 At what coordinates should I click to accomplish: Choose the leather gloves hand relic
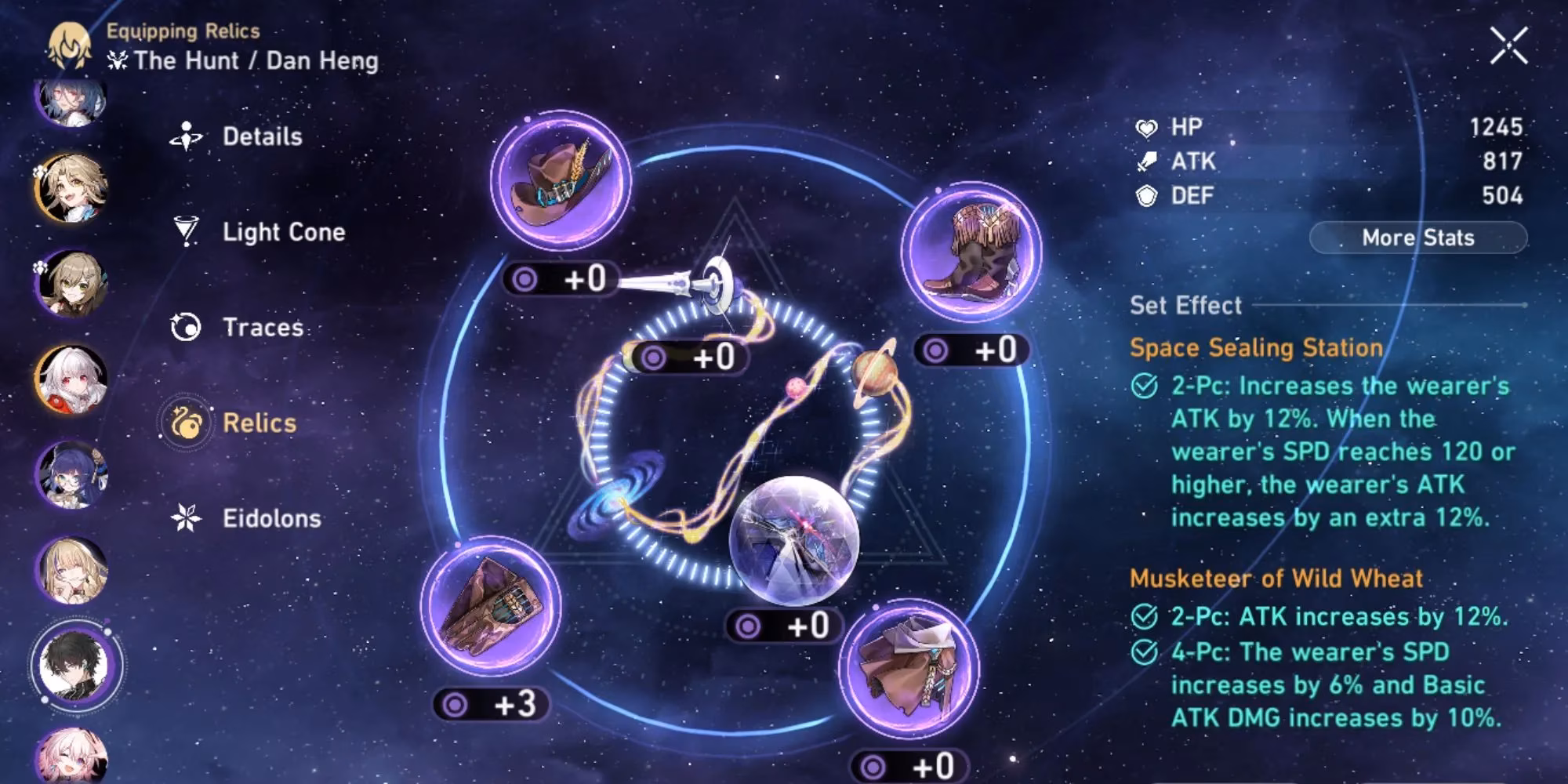[491, 606]
